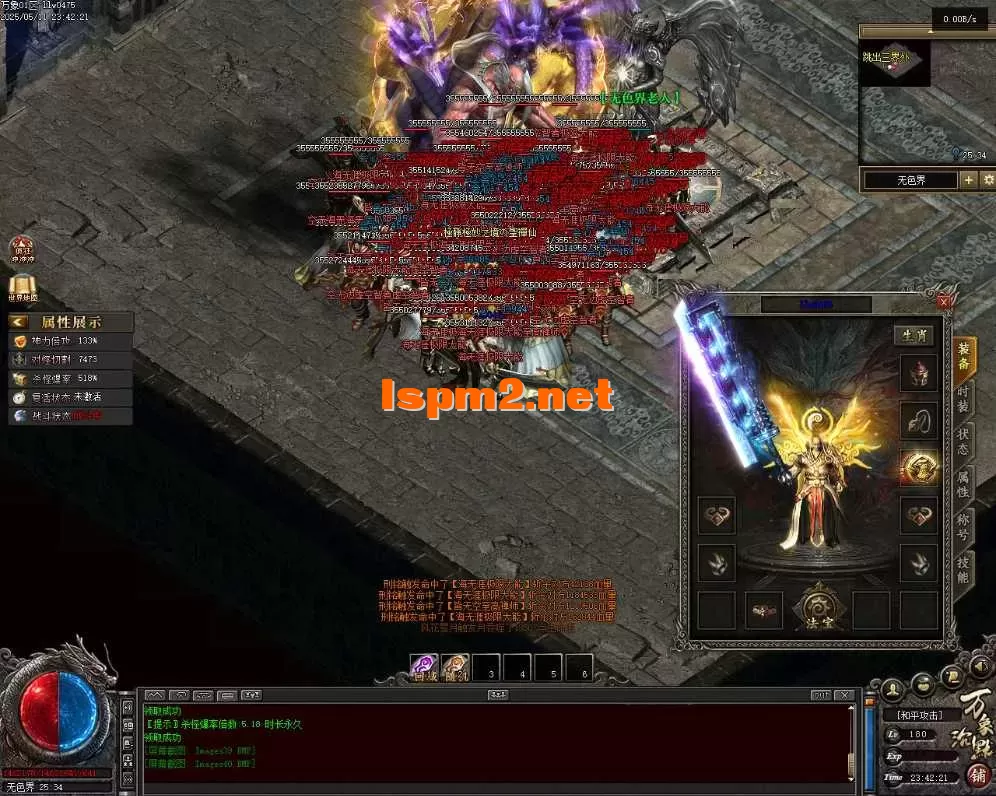Viewport: 996px width, 796px height.
Task: Close the character equipment panel
Action: [x=944, y=301]
